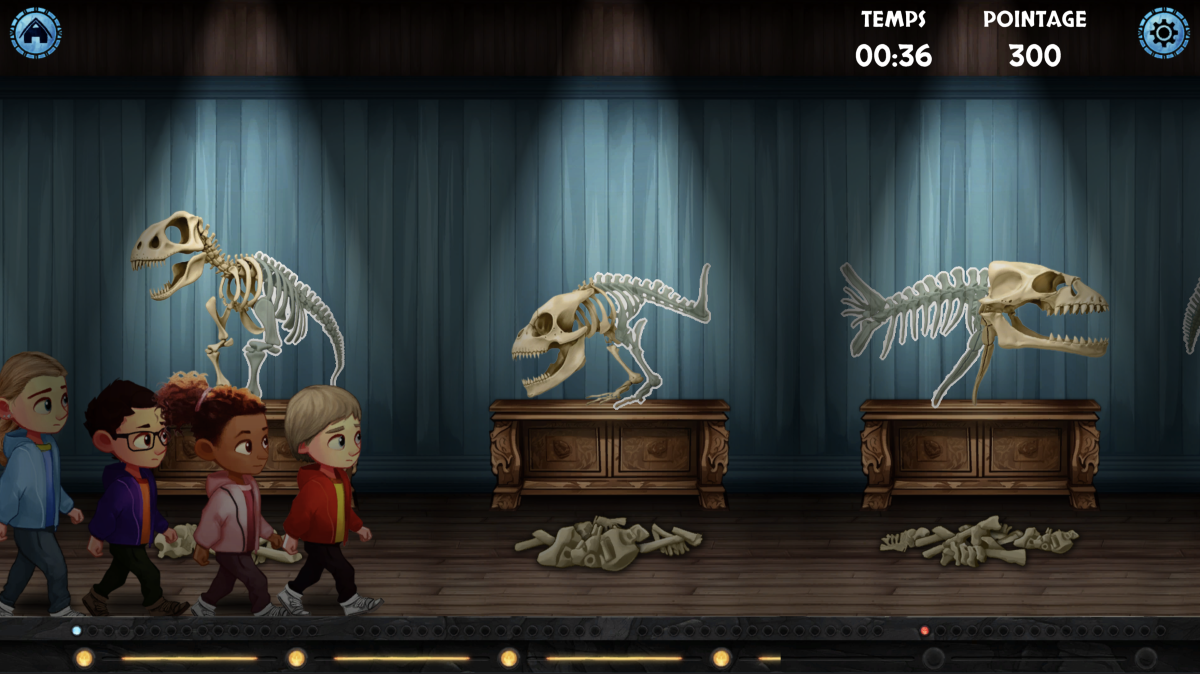Open the gear settings menu

pos(1163,33)
